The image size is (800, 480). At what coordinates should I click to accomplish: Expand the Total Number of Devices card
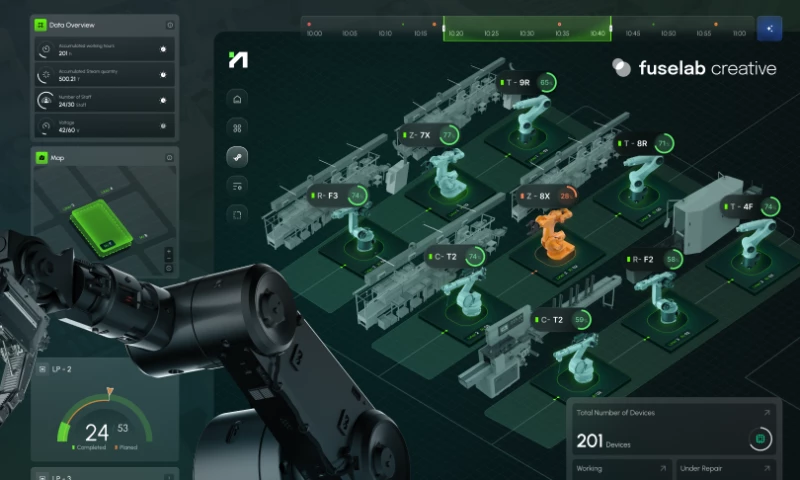[768, 411]
